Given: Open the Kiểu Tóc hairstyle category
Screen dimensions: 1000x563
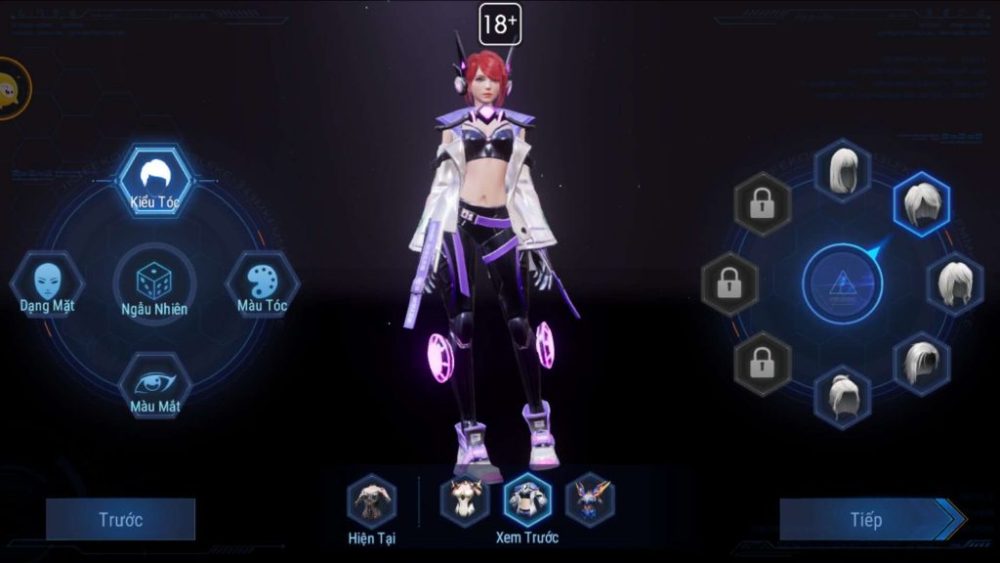Looking at the screenshot, I should click(x=154, y=180).
